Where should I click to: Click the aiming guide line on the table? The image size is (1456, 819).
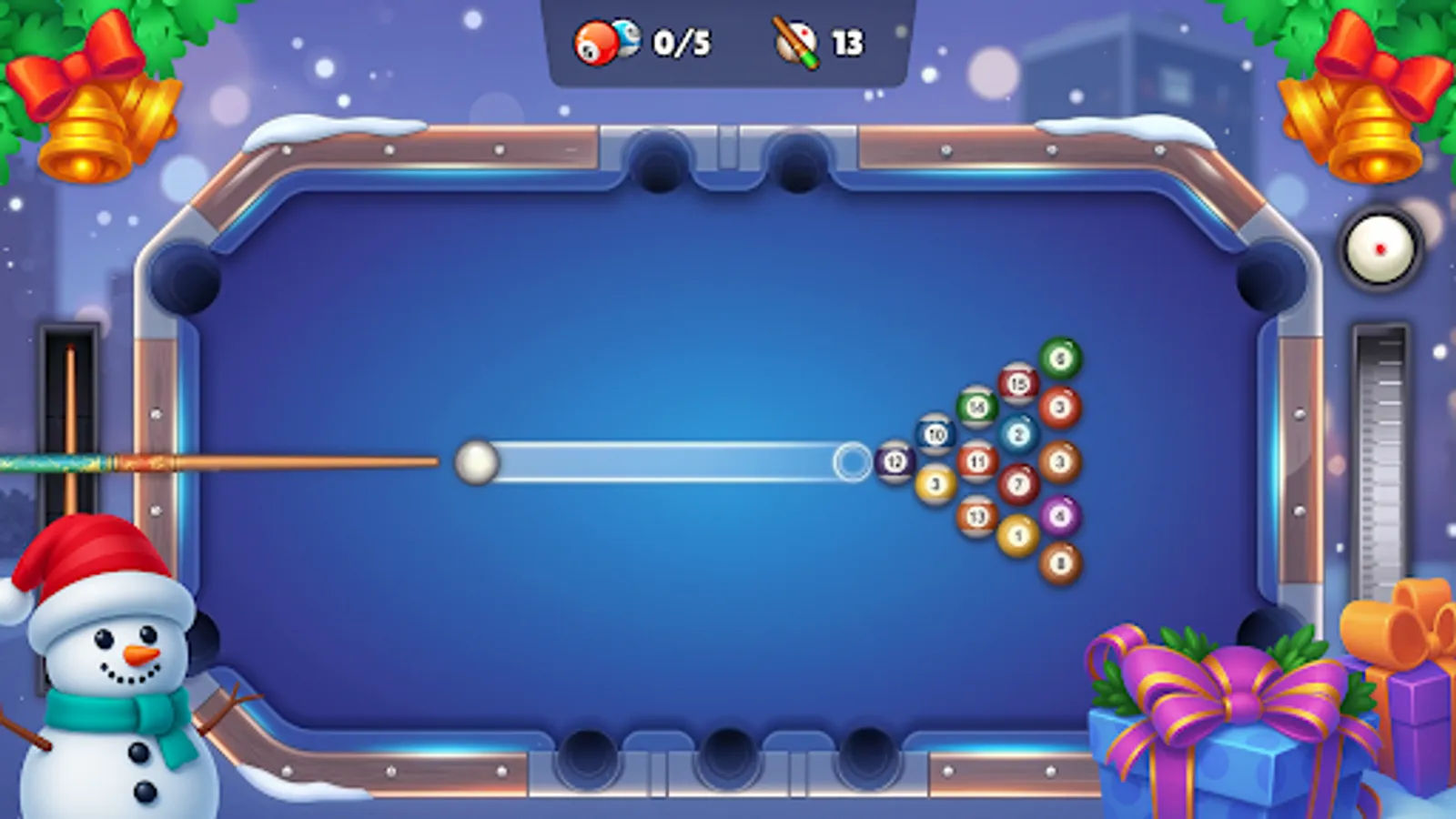tap(664, 462)
